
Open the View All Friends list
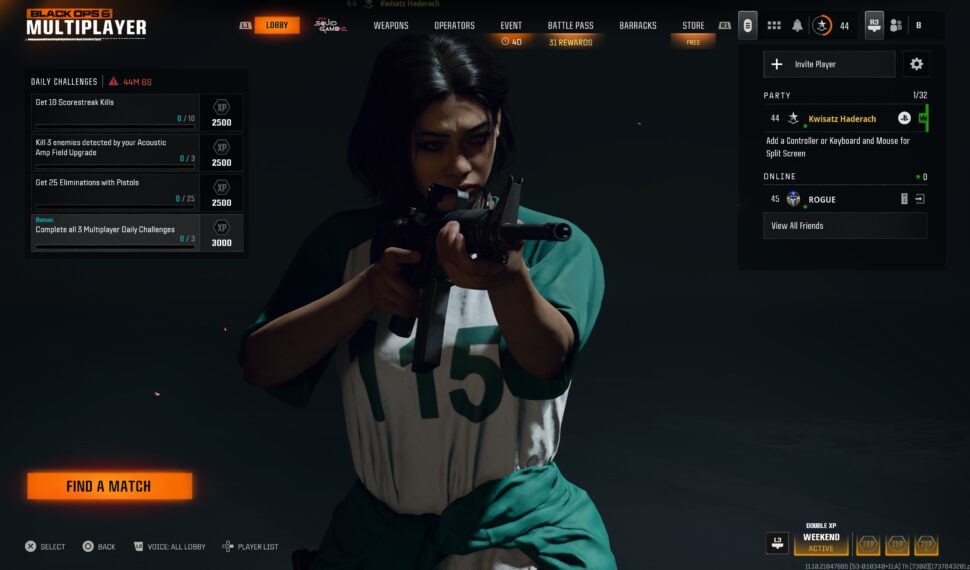[845, 226]
